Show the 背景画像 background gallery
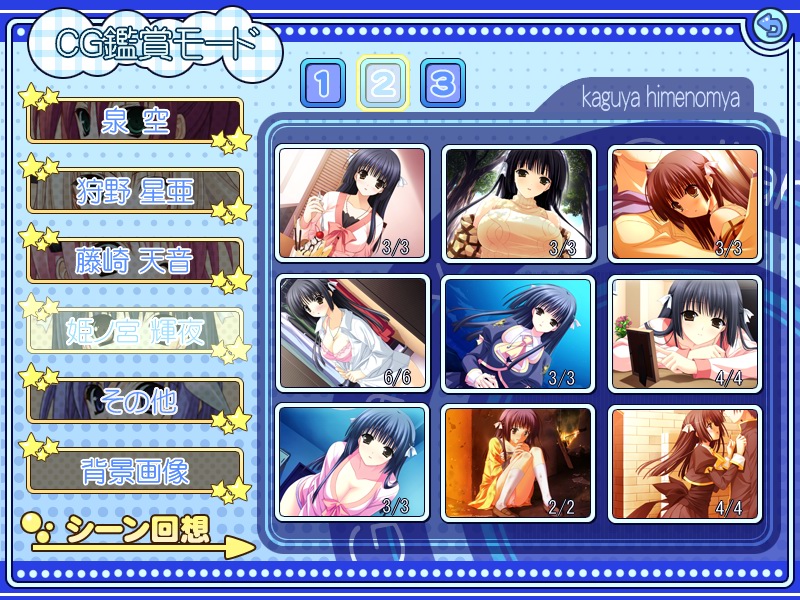 pos(135,471)
